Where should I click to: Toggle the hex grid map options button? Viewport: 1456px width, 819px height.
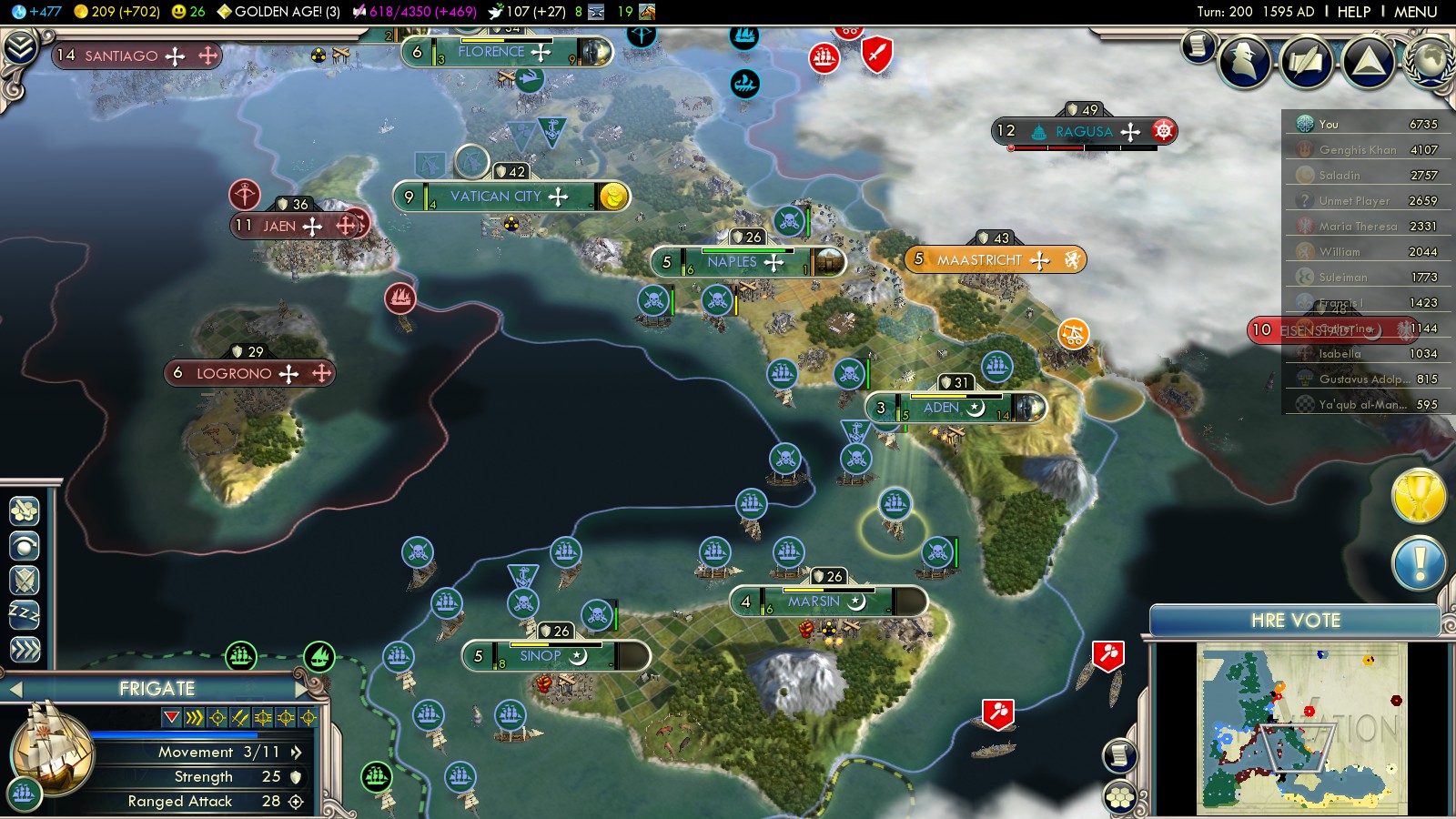click(x=1120, y=798)
